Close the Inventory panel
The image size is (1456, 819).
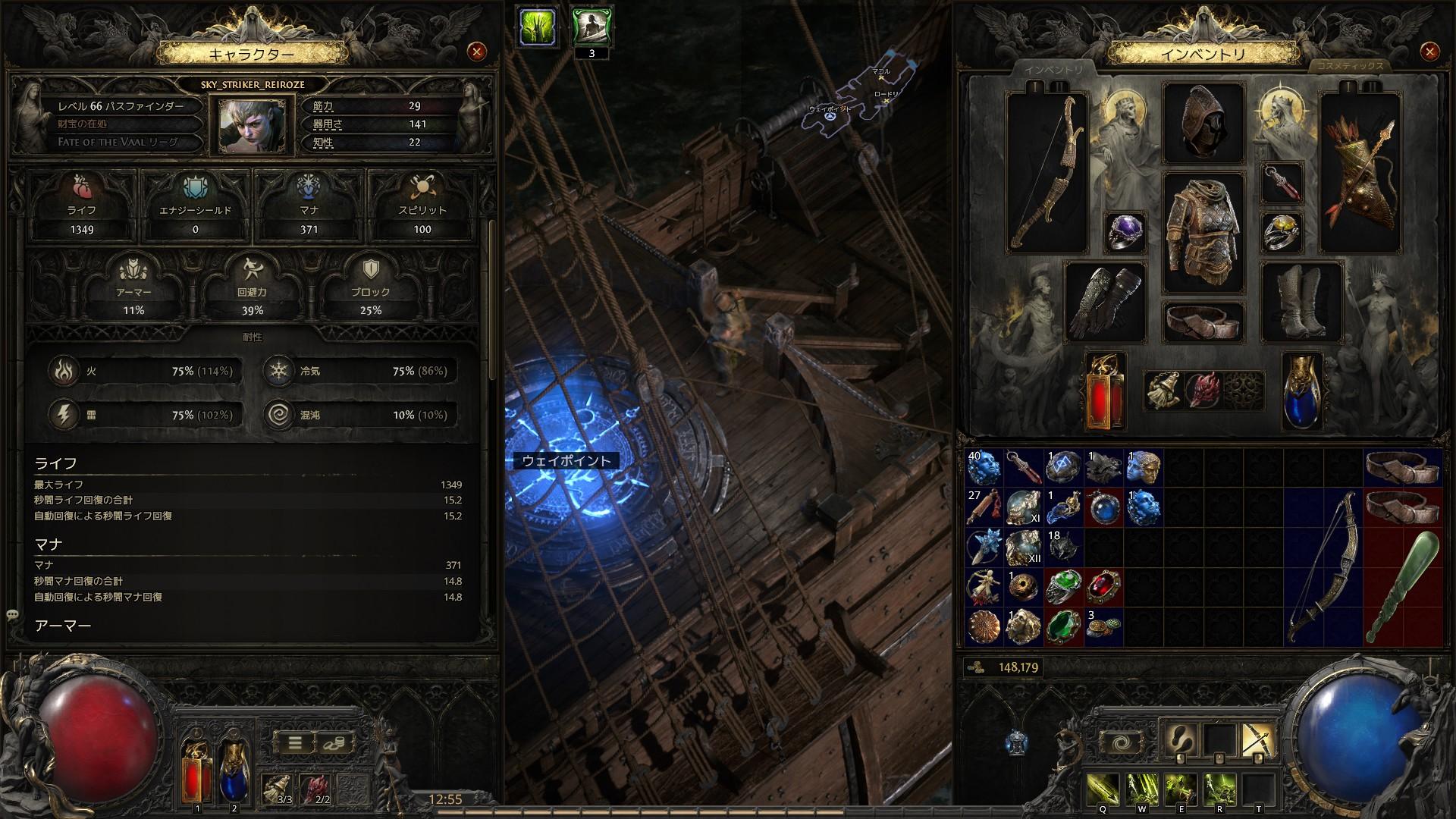pos(1429,52)
